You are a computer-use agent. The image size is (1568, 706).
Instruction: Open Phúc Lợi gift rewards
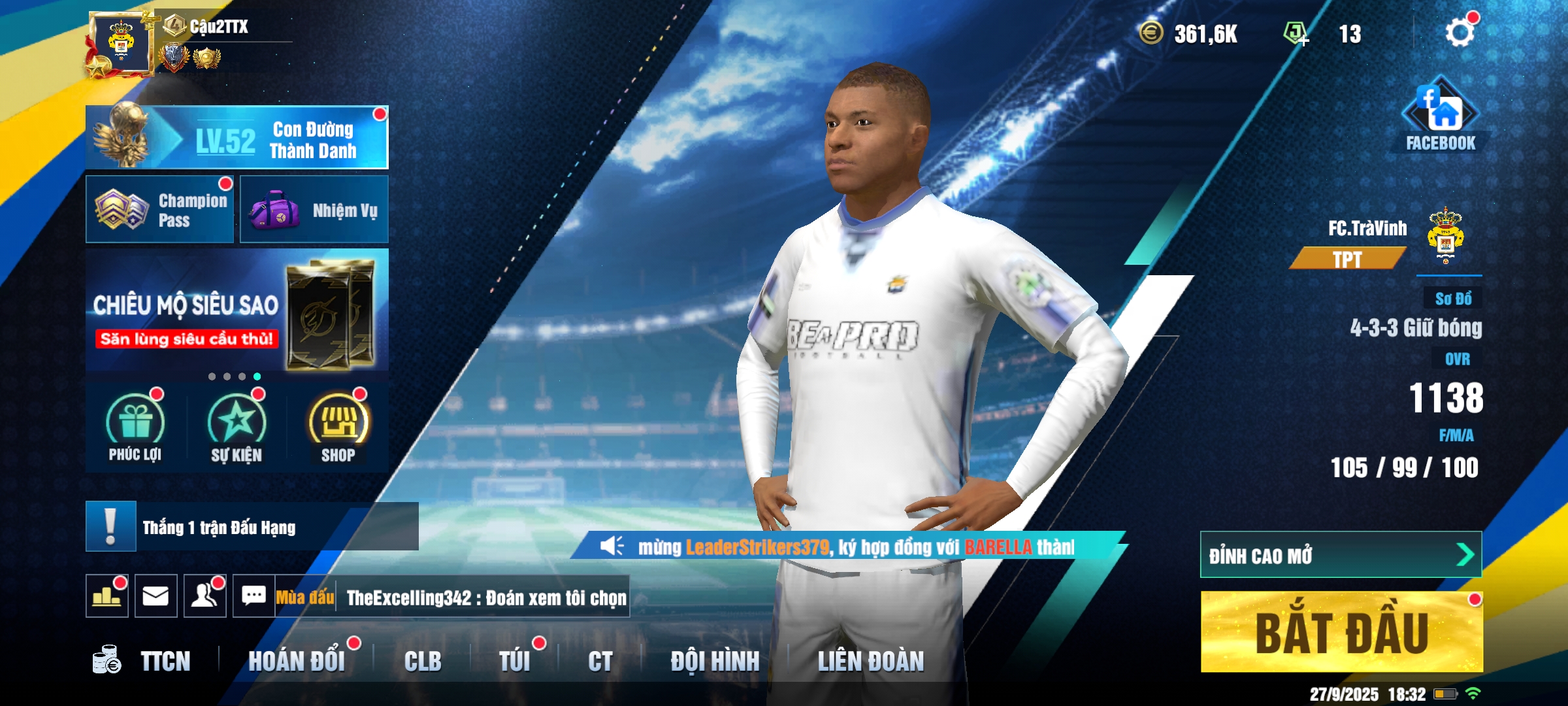tap(135, 427)
